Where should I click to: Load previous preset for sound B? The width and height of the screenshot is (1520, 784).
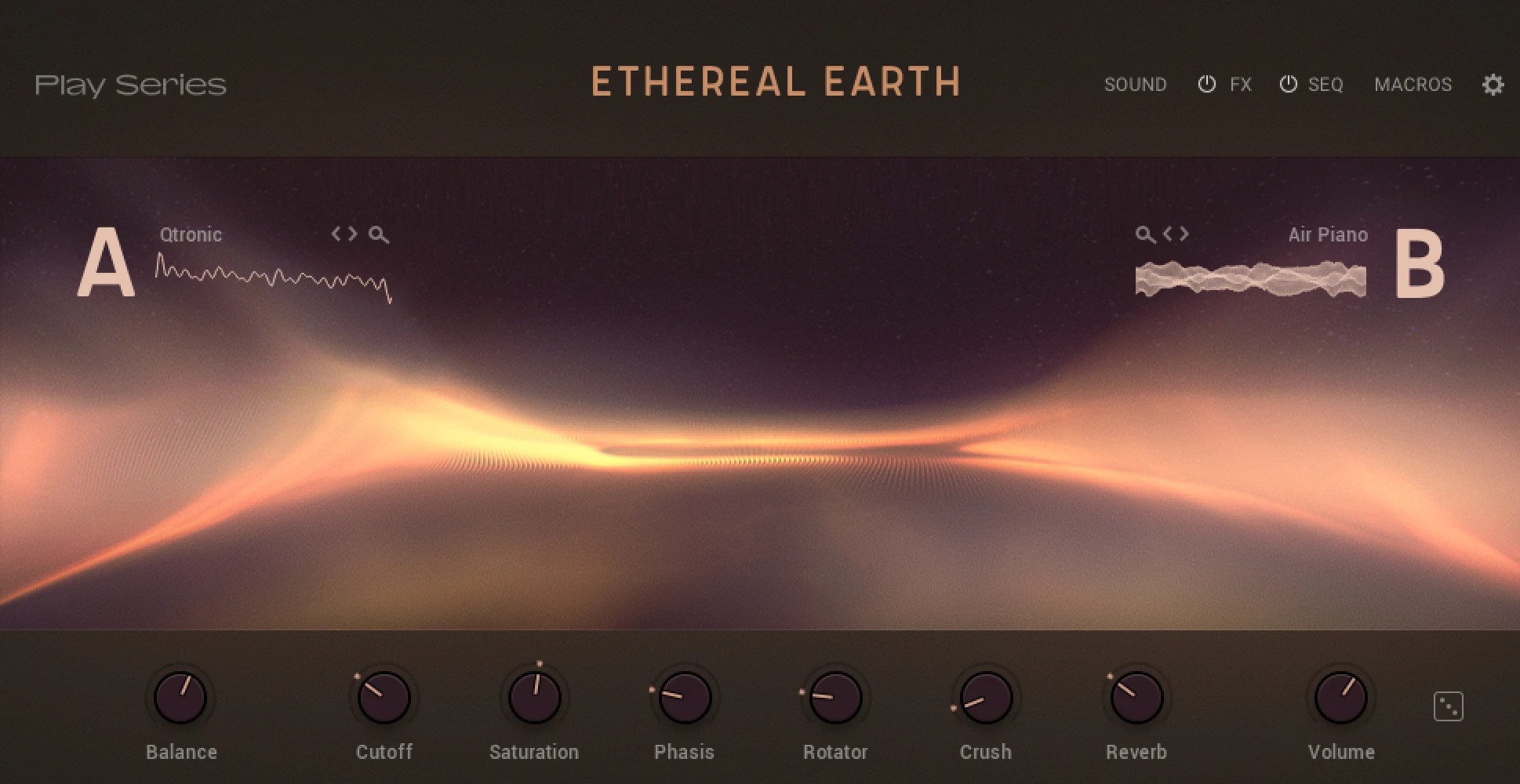(1169, 234)
